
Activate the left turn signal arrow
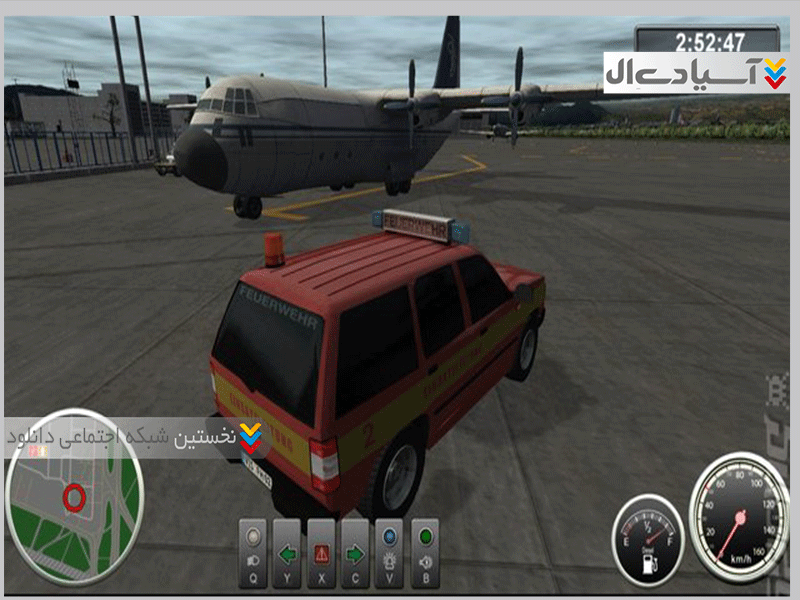click(288, 554)
